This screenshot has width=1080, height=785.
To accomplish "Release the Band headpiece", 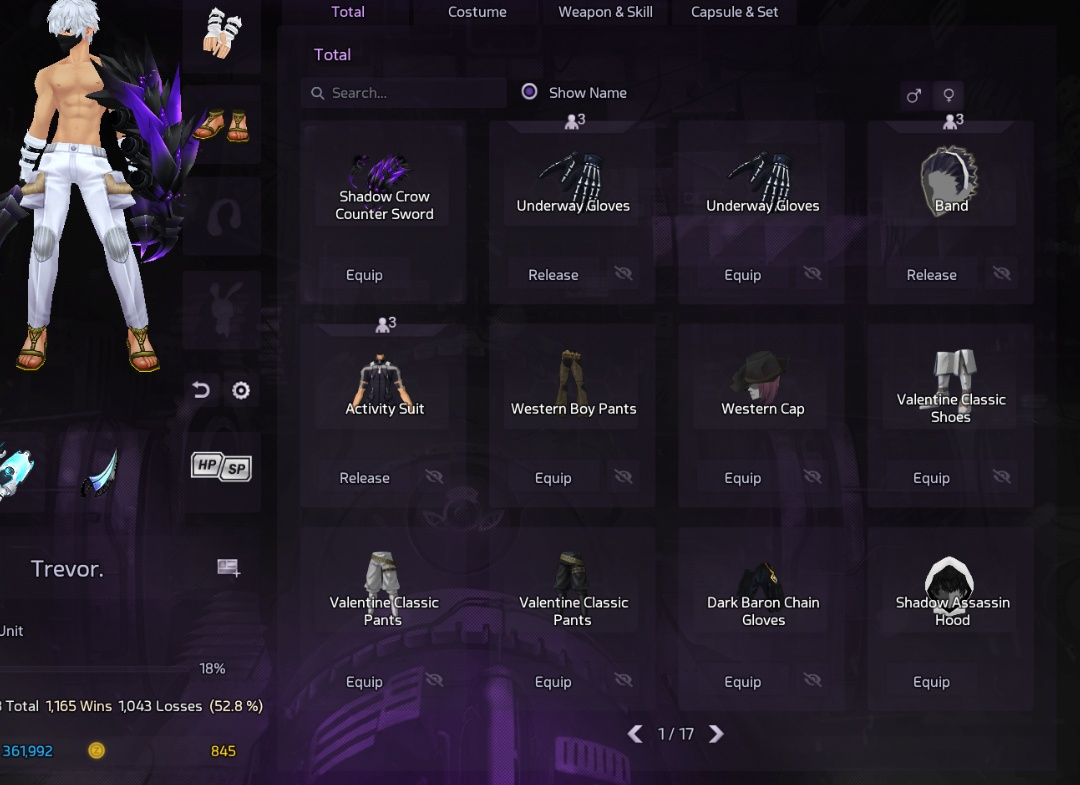I will [x=931, y=275].
